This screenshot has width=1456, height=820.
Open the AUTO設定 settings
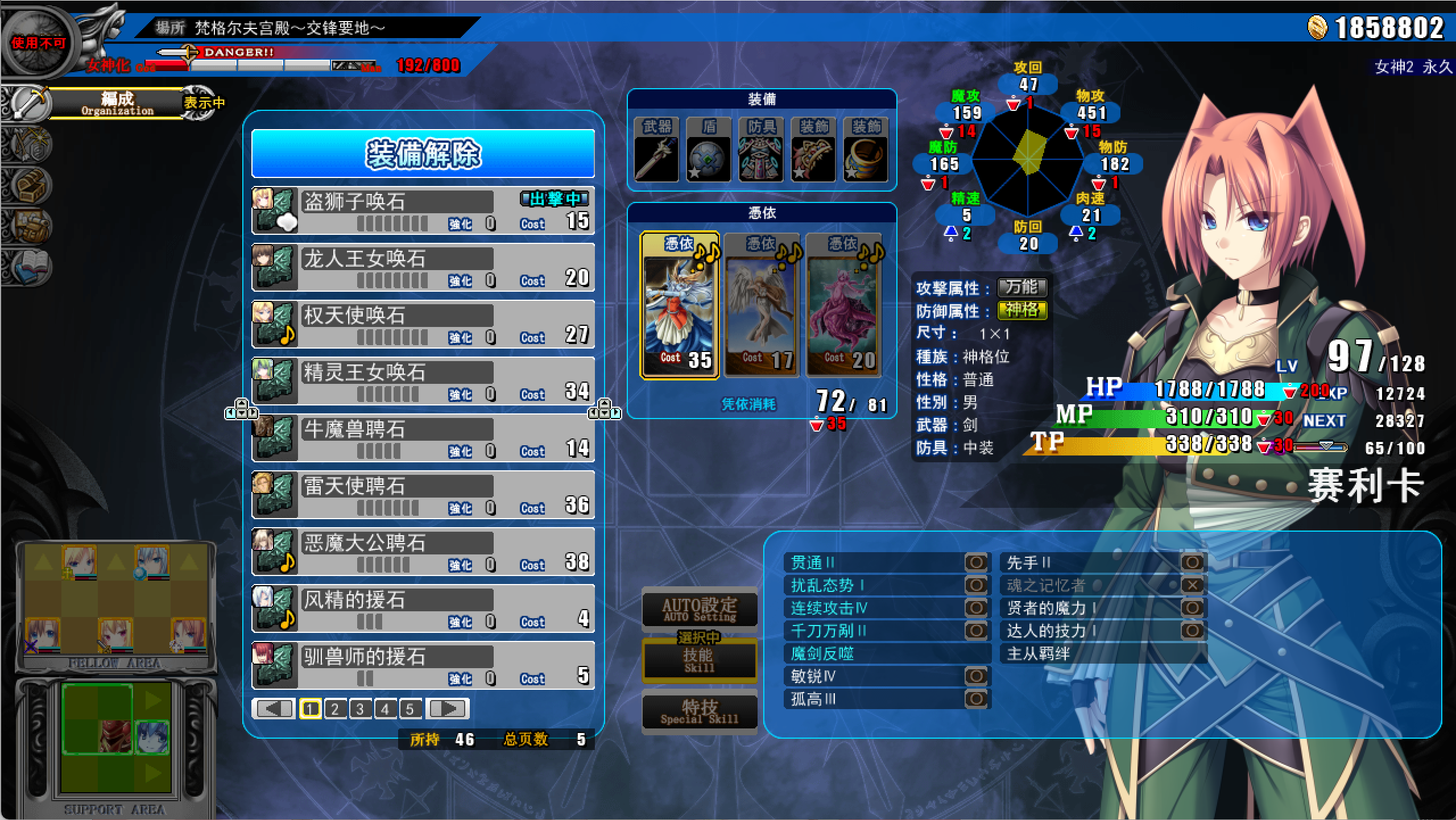point(699,609)
